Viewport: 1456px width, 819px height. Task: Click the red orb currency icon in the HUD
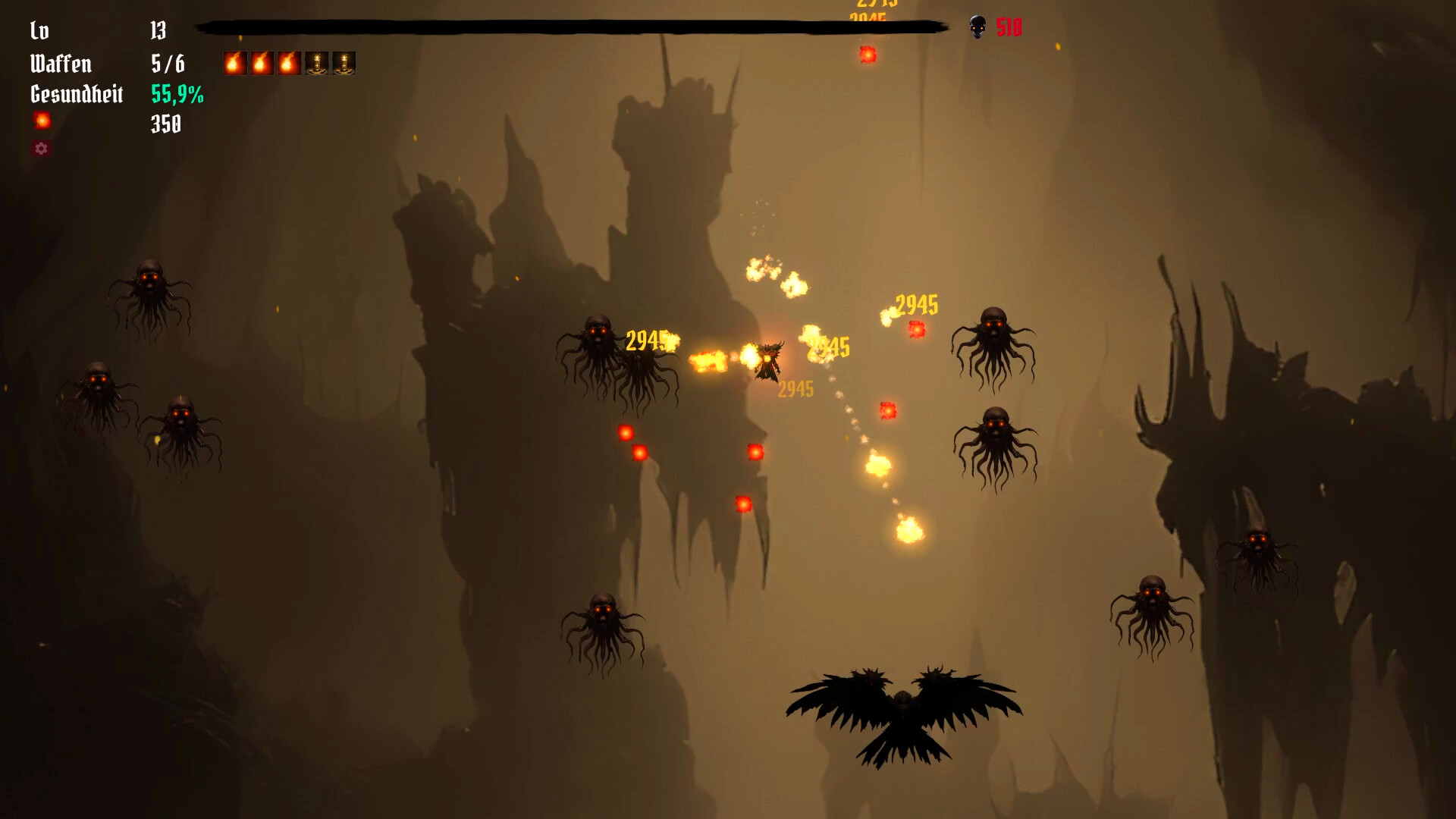point(42,119)
